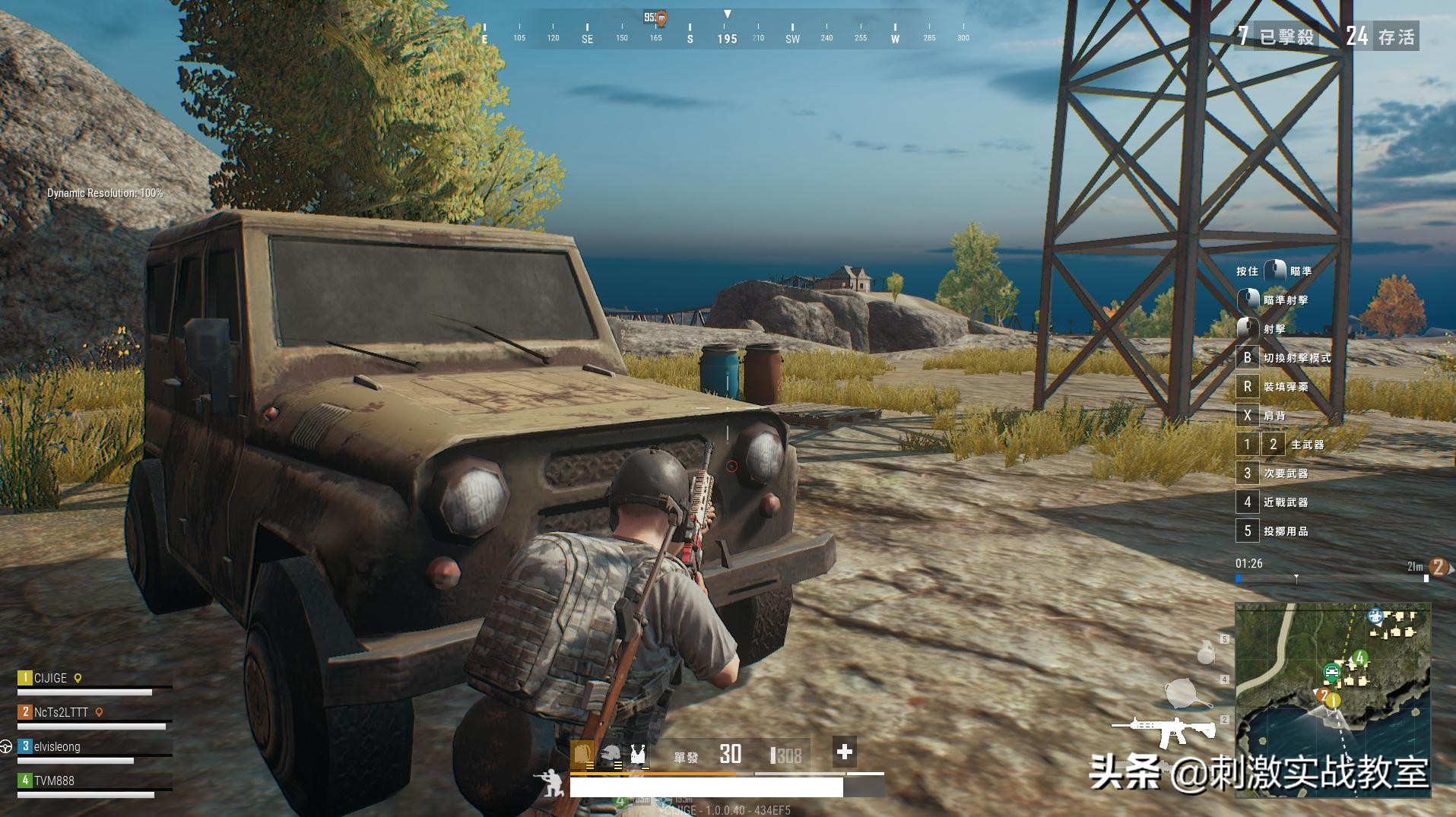This screenshot has height=817, width=1456.
Task: Choose teammate elvisleong in the squad list
Action: coord(57,746)
